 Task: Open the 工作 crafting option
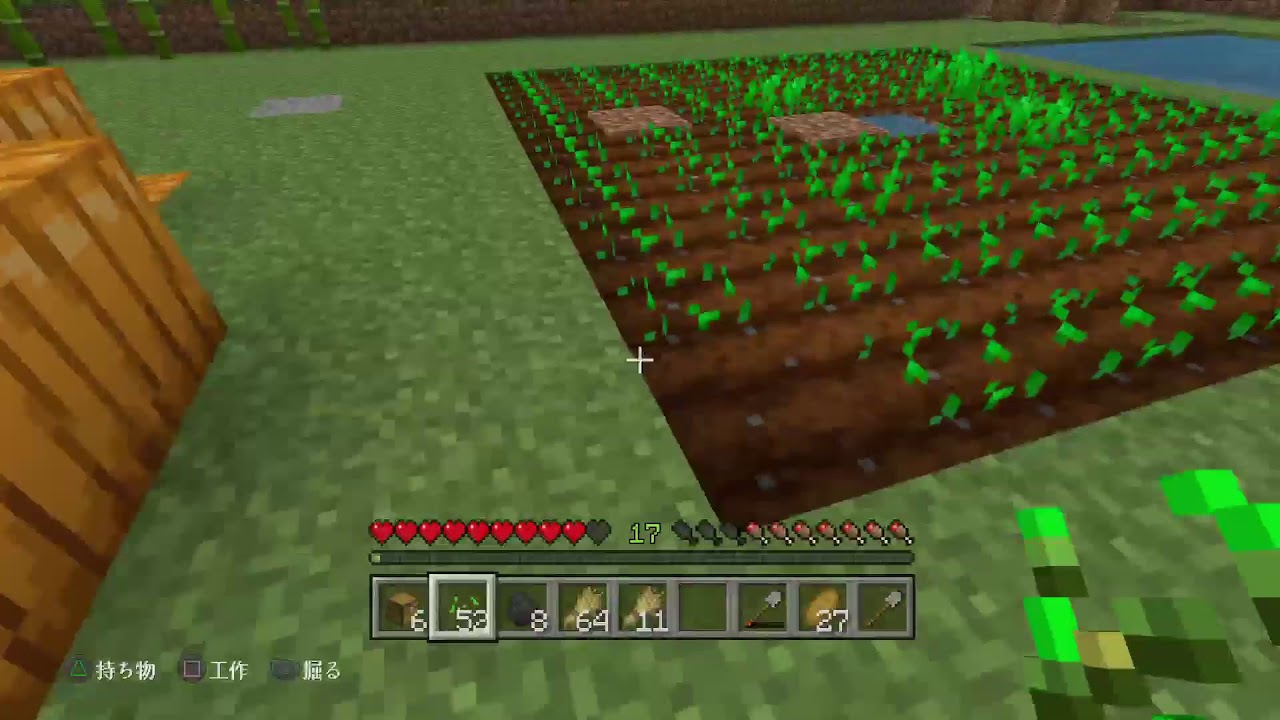click(230, 671)
